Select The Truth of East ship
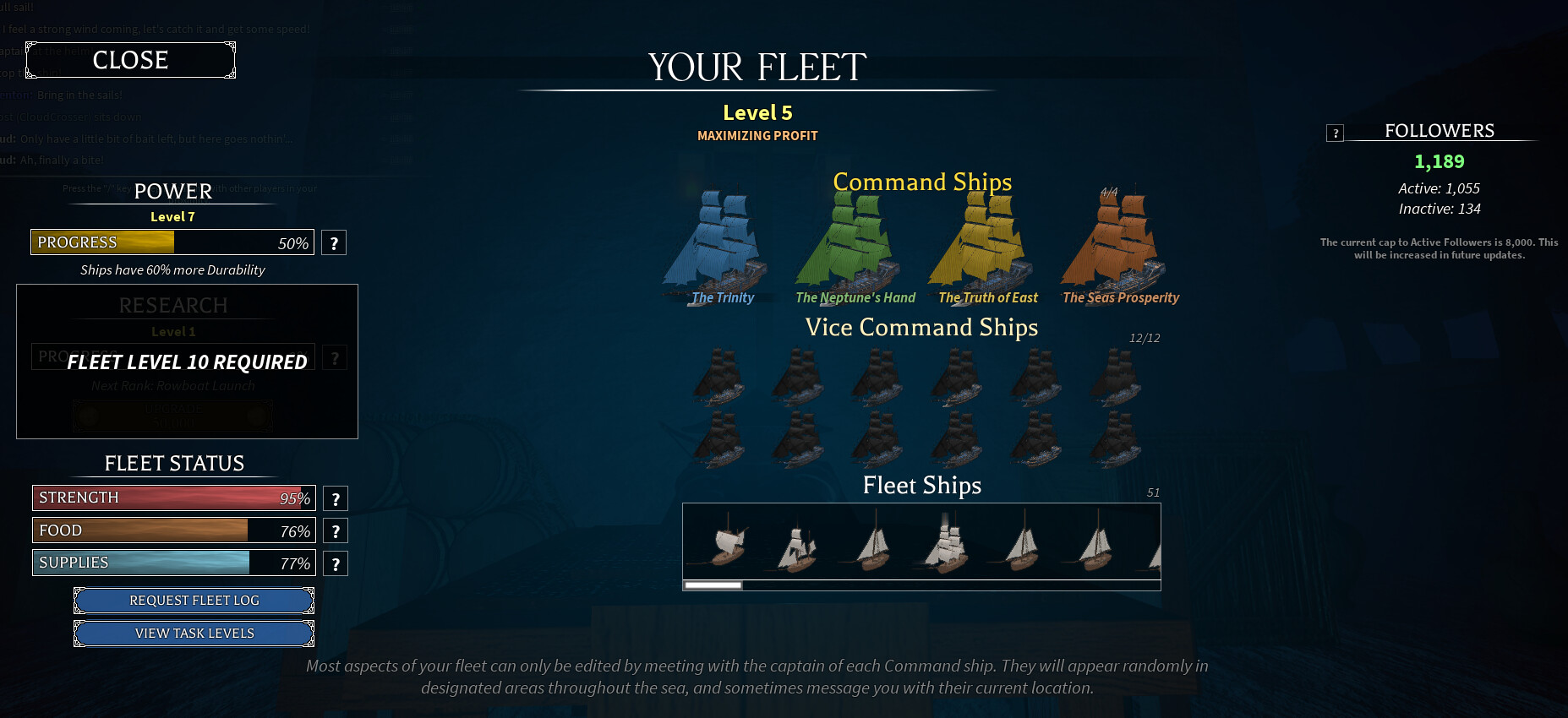Viewport: 1568px width, 718px height. pyautogui.click(x=983, y=245)
